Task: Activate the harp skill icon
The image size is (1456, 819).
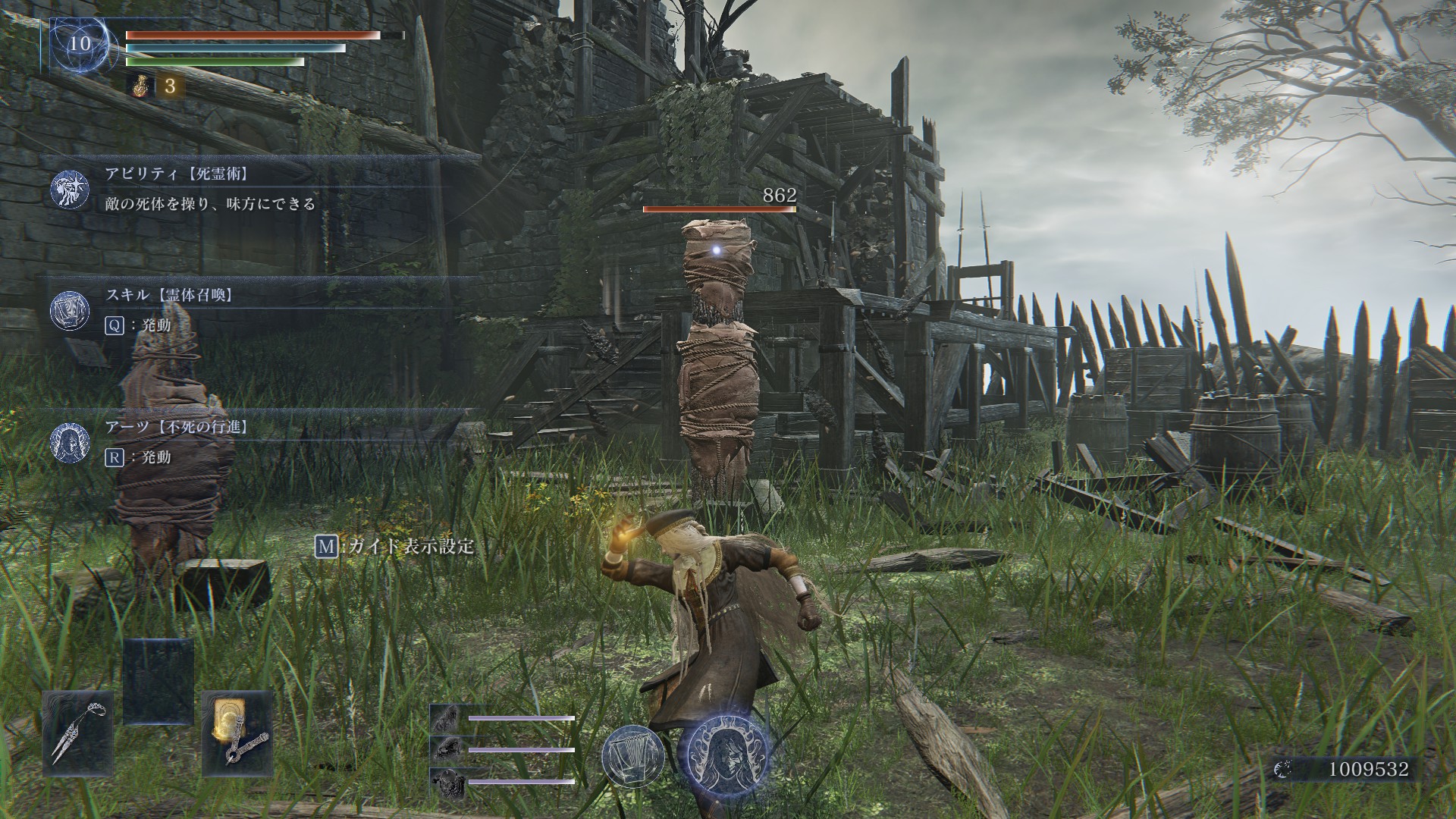Action: click(632, 756)
